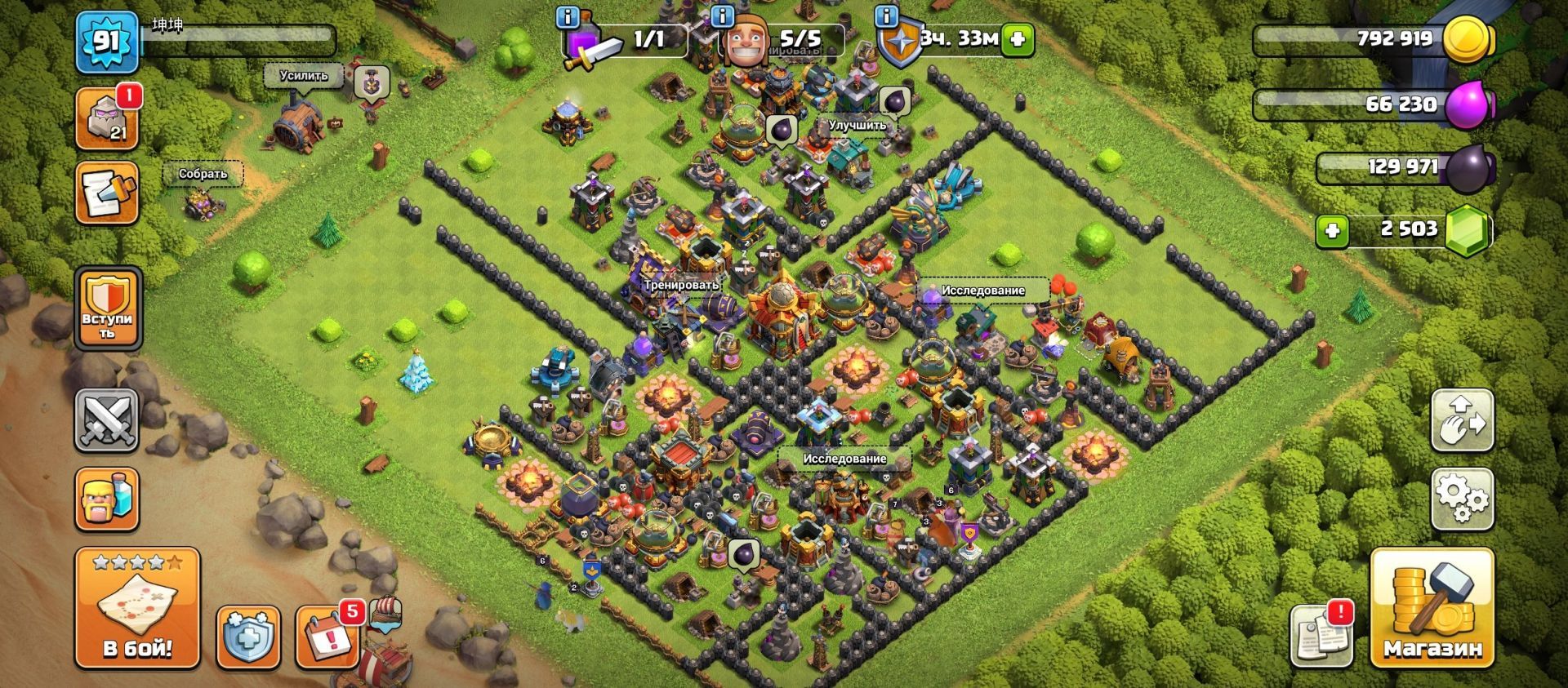Tap the Тренировать training bubble
Image resolution: width=1568 pixels, height=688 pixels.
click(681, 285)
